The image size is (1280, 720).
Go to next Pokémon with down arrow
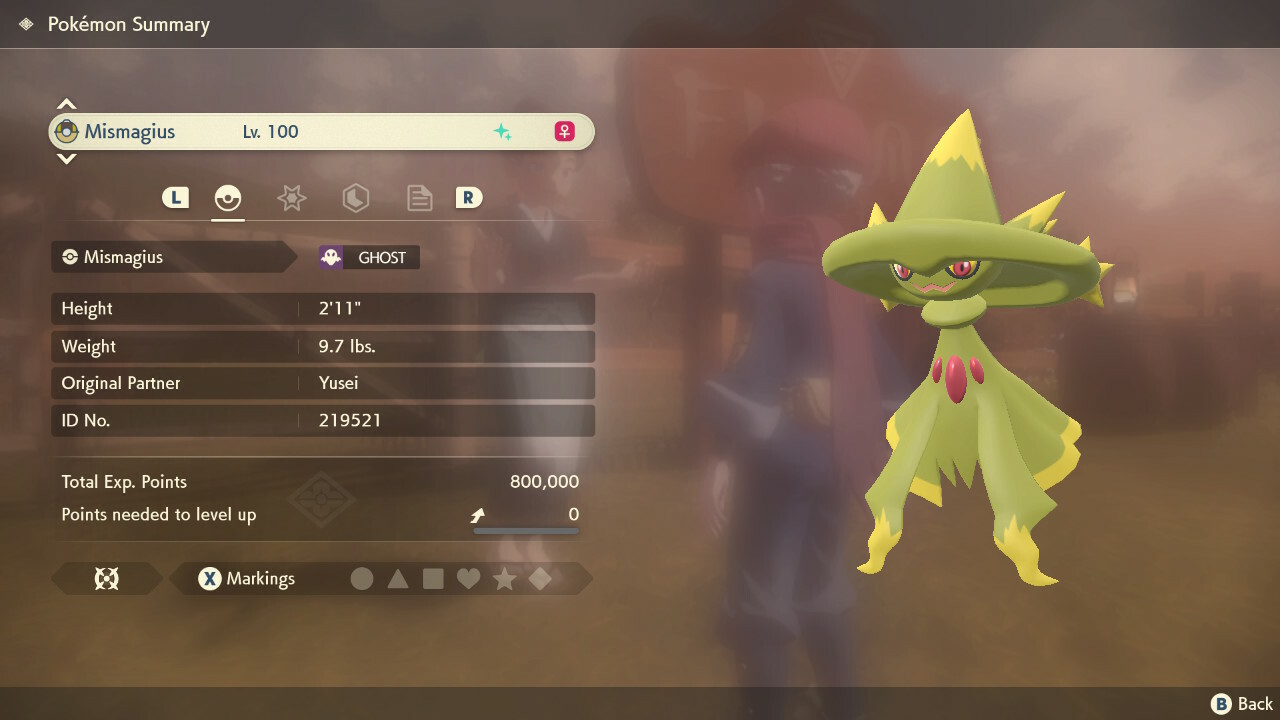coord(66,159)
